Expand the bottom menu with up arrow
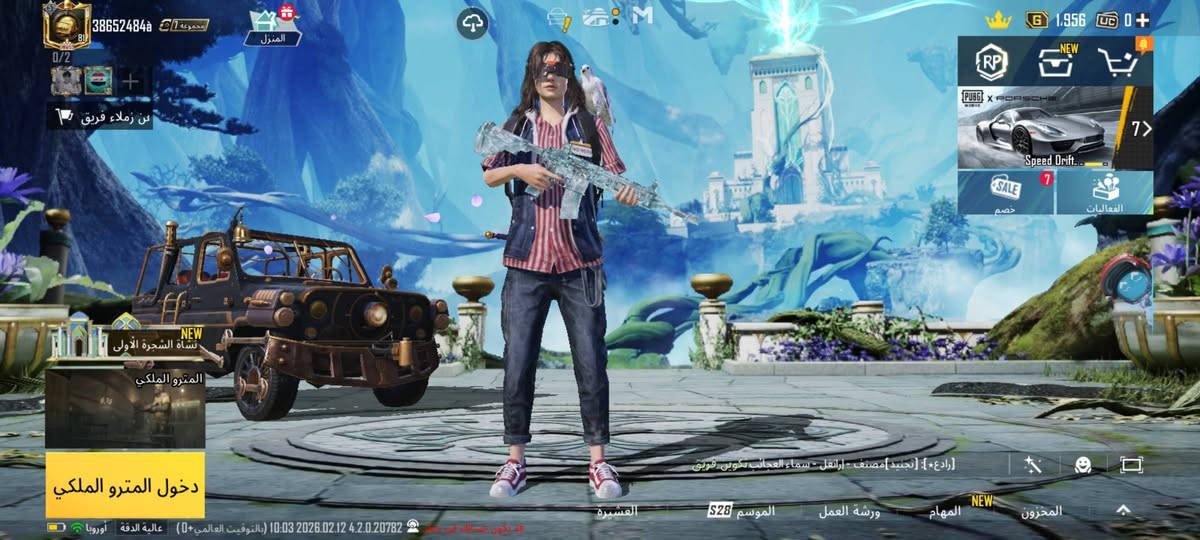Image resolution: width=1200 pixels, height=540 pixels. coord(1123,510)
